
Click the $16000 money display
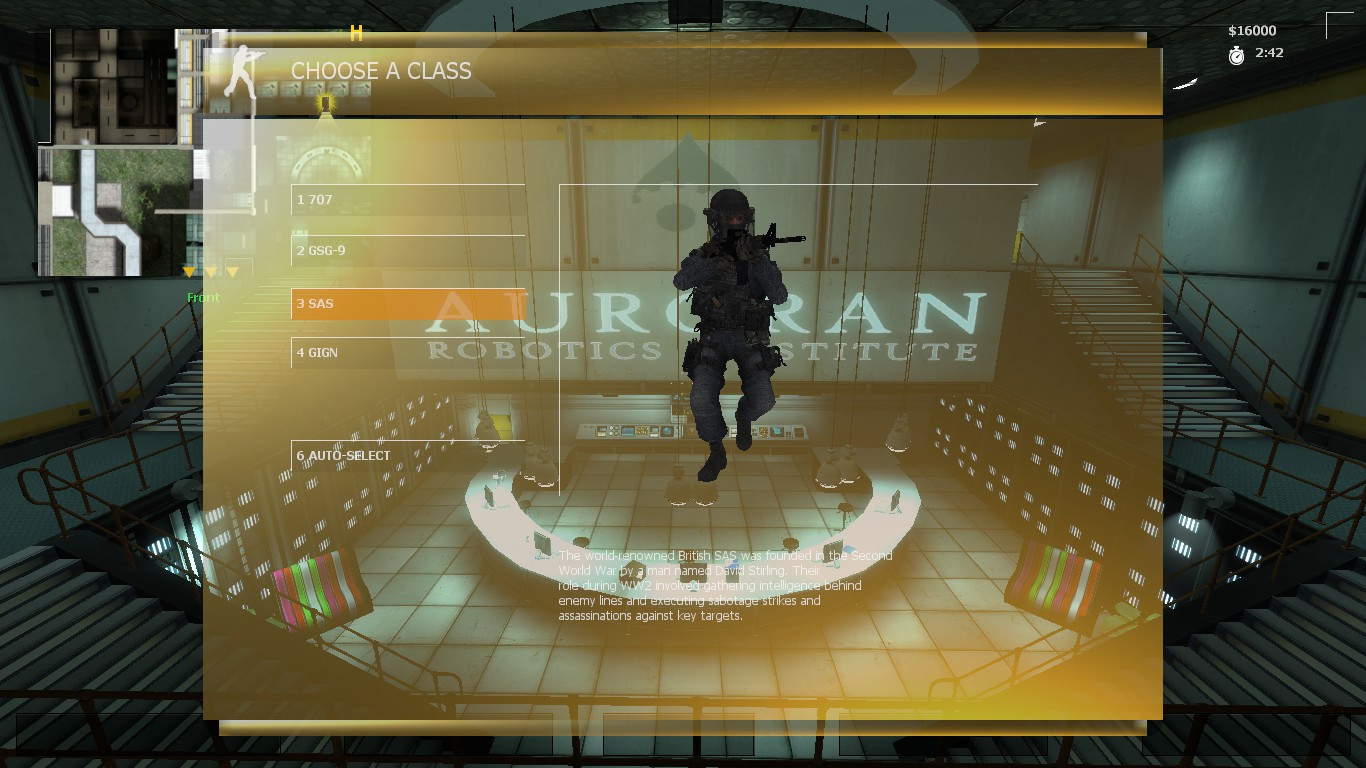(1250, 30)
